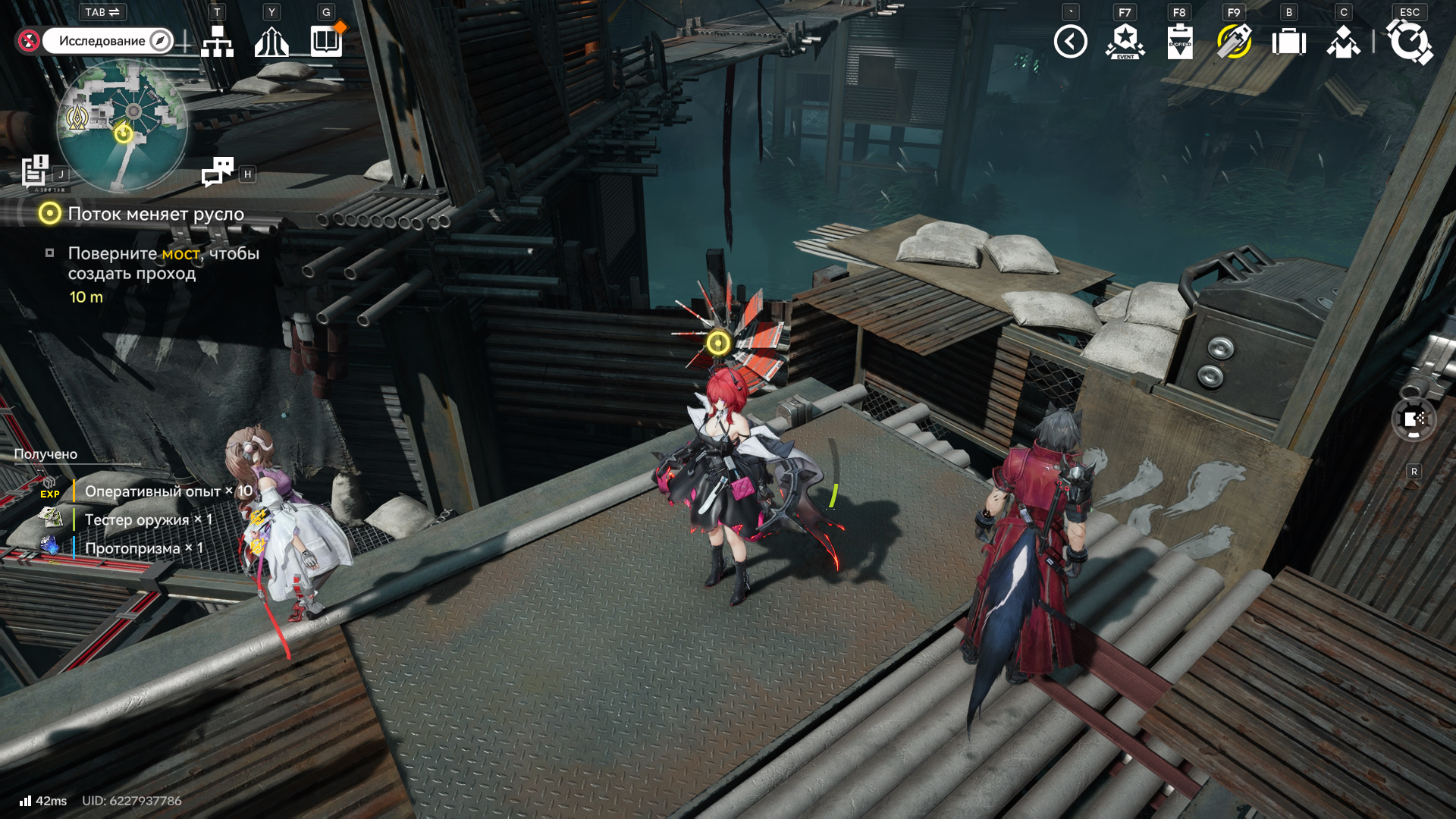
Task: Select the tracked quest Поток меняет русло
Action: (x=155, y=214)
